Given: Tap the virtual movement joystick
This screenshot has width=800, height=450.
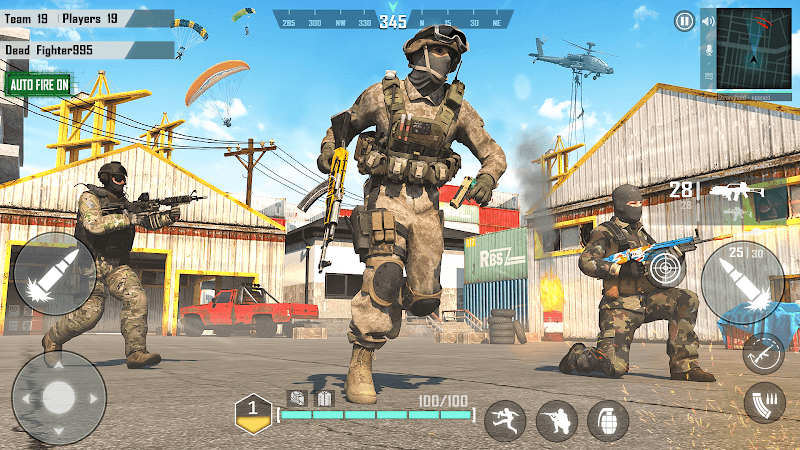Looking at the screenshot, I should pos(58,397).
